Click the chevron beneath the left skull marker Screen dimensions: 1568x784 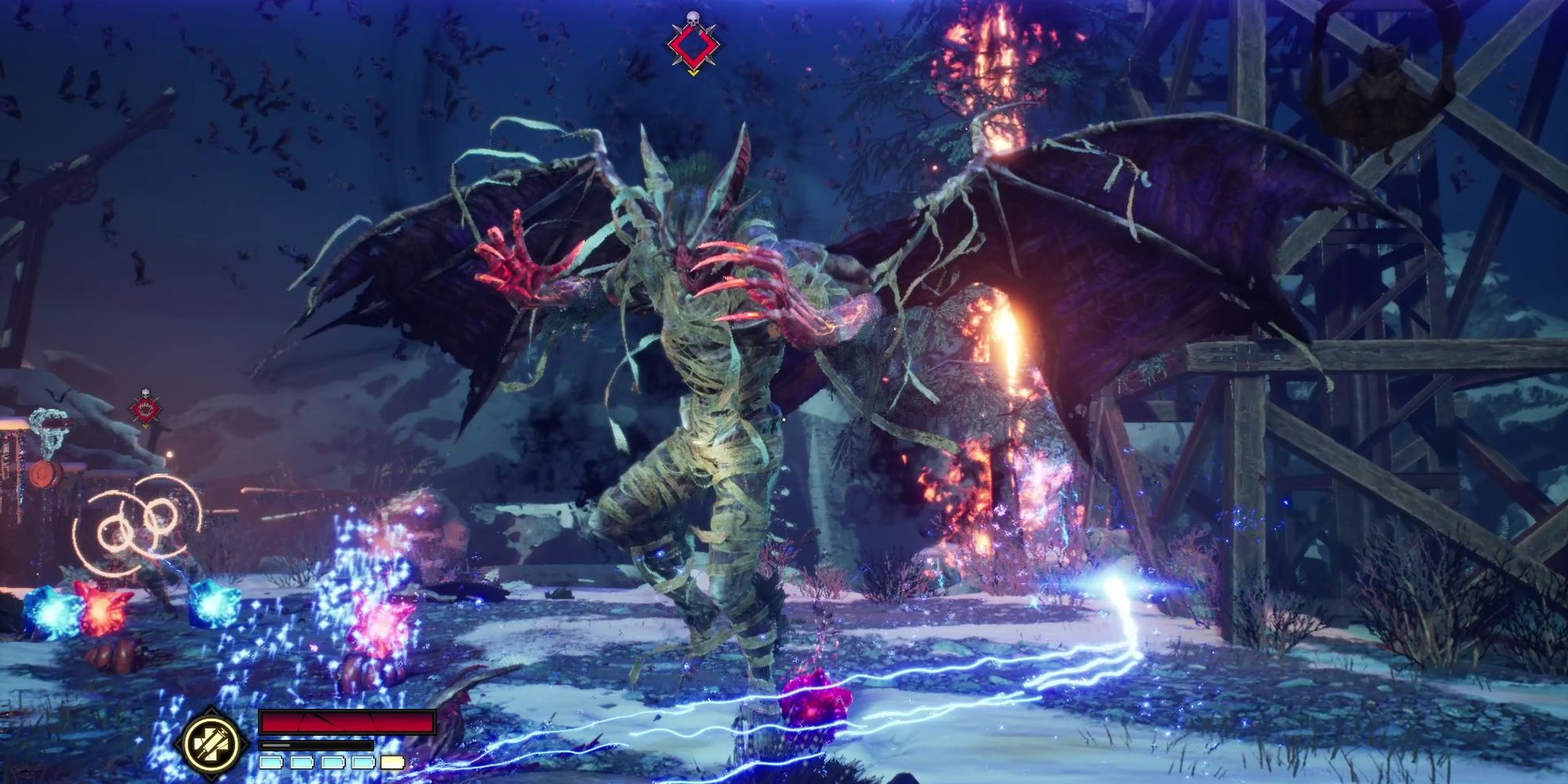(146, 426)
